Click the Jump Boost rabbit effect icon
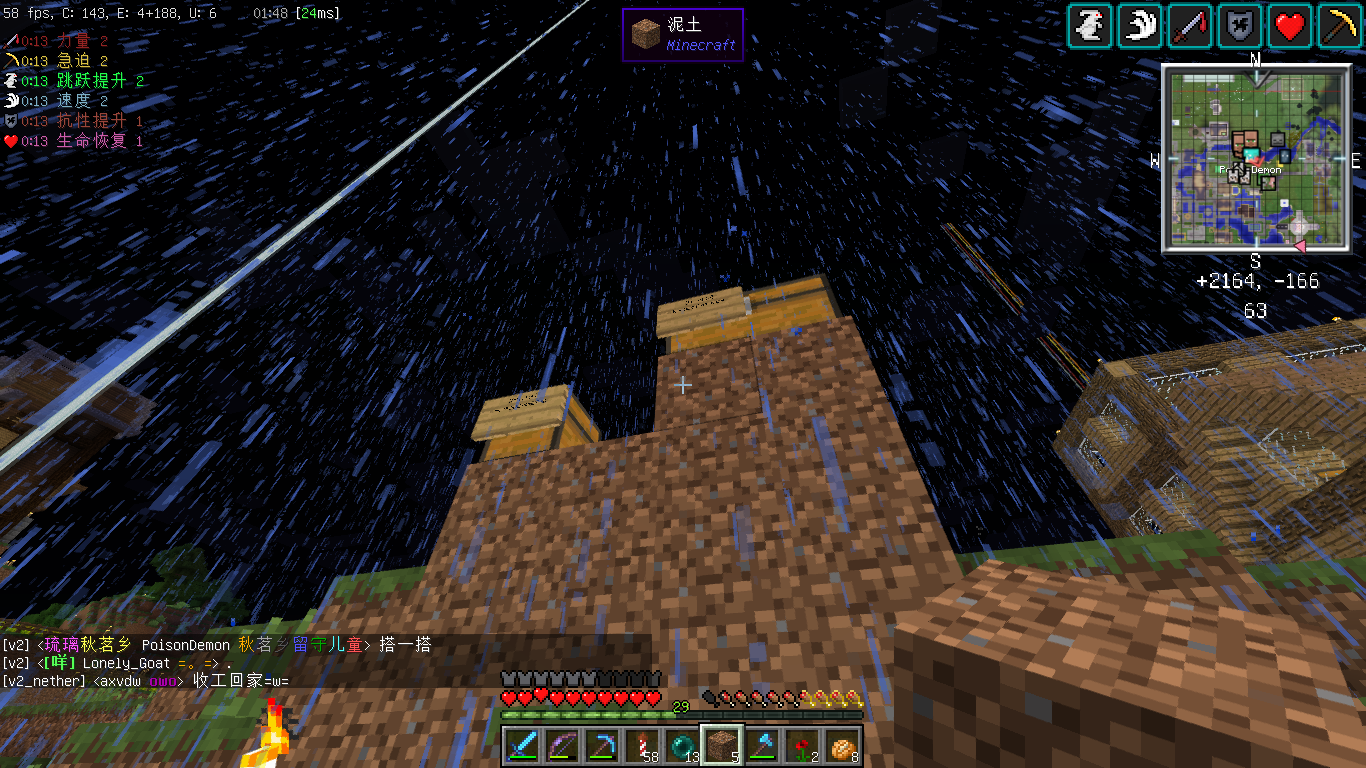1366x768 pixels. (x=1090, y=26)
